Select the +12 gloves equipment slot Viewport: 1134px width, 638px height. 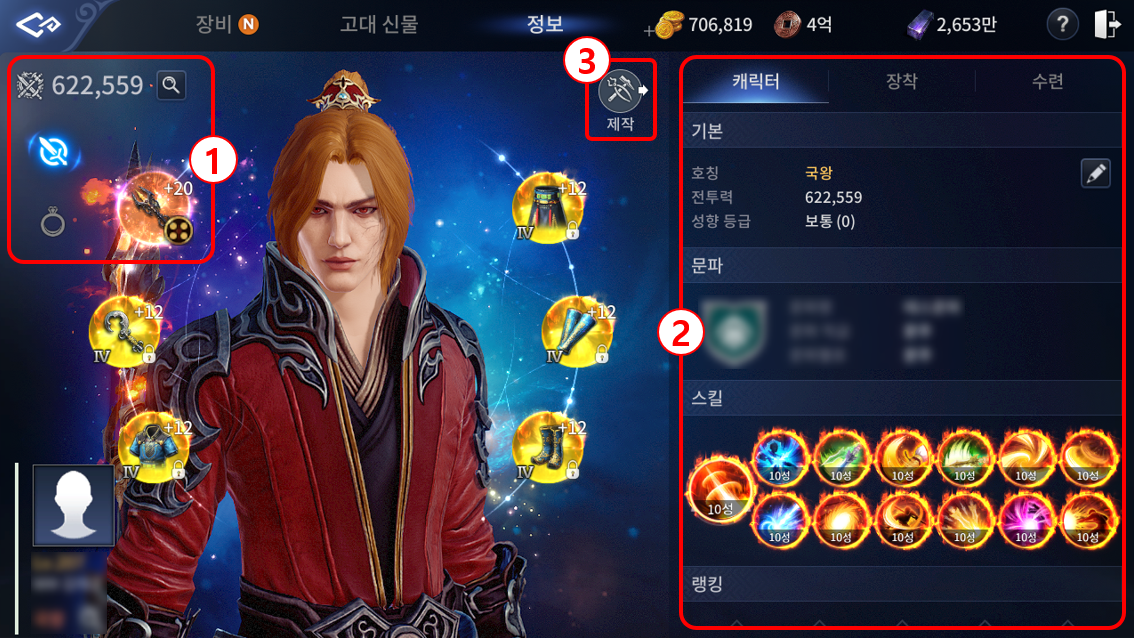coord(574,329)
